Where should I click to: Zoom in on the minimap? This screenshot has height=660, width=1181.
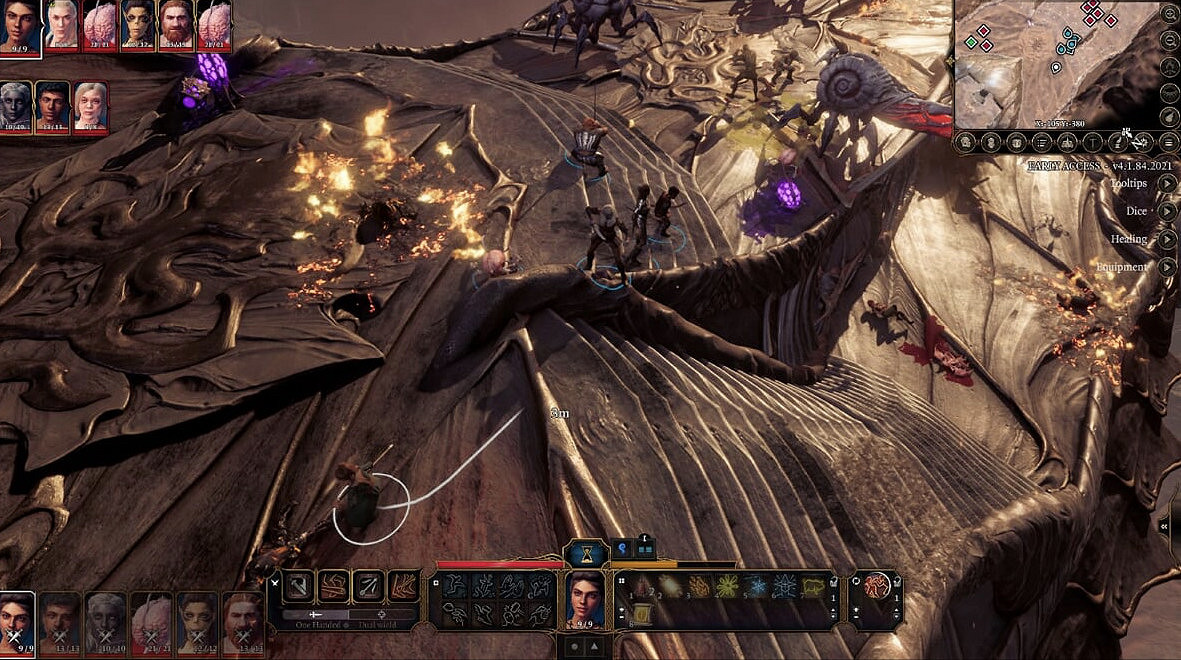pyautogui.click(x=1170, y=15)
